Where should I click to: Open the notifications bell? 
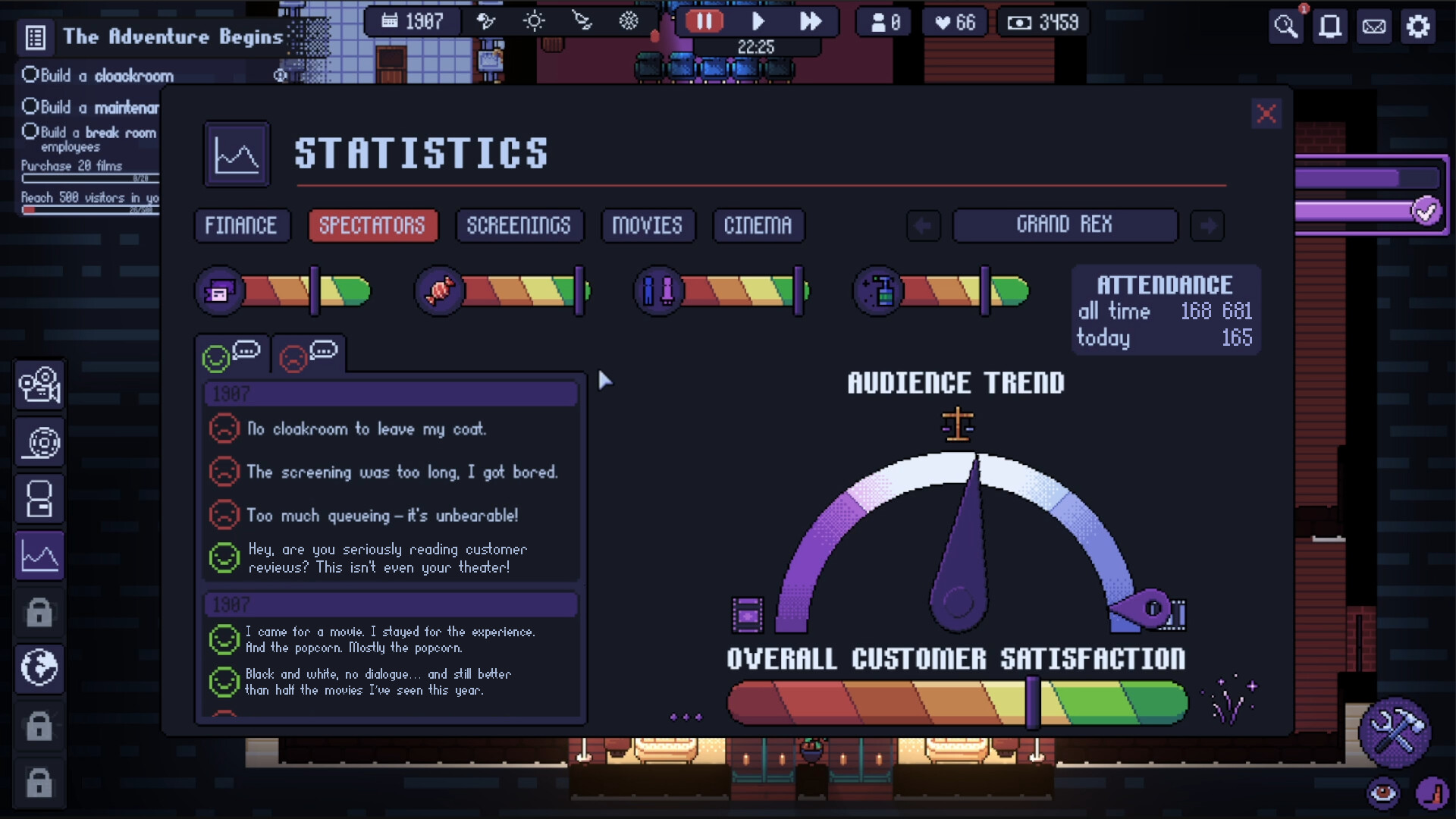coord(1329,27)
